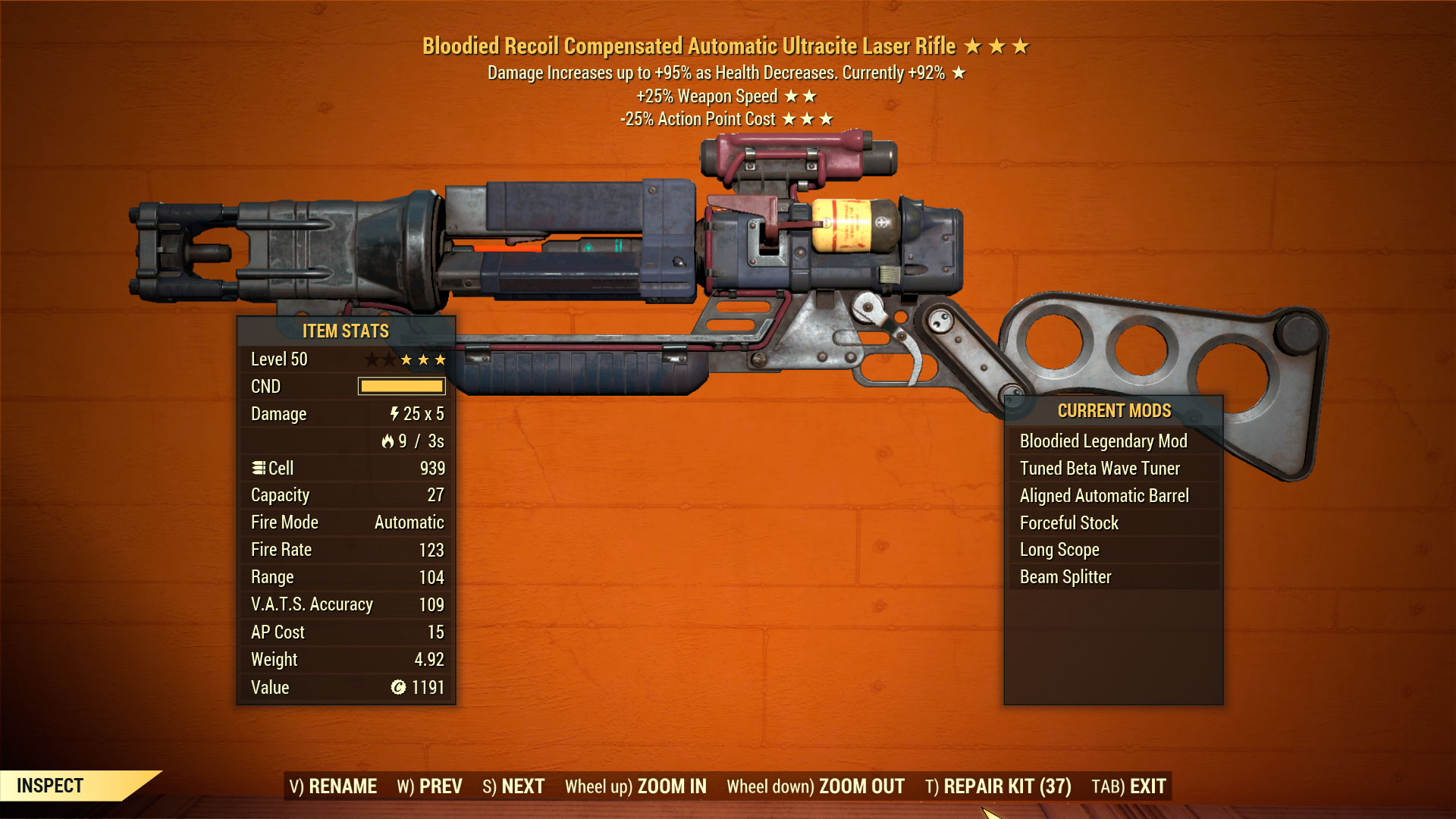The height and width of the screenshot is (819, 1456).
Task: Click the Fire Mode Automatic stat row
Action: click(x=345, y=522)
